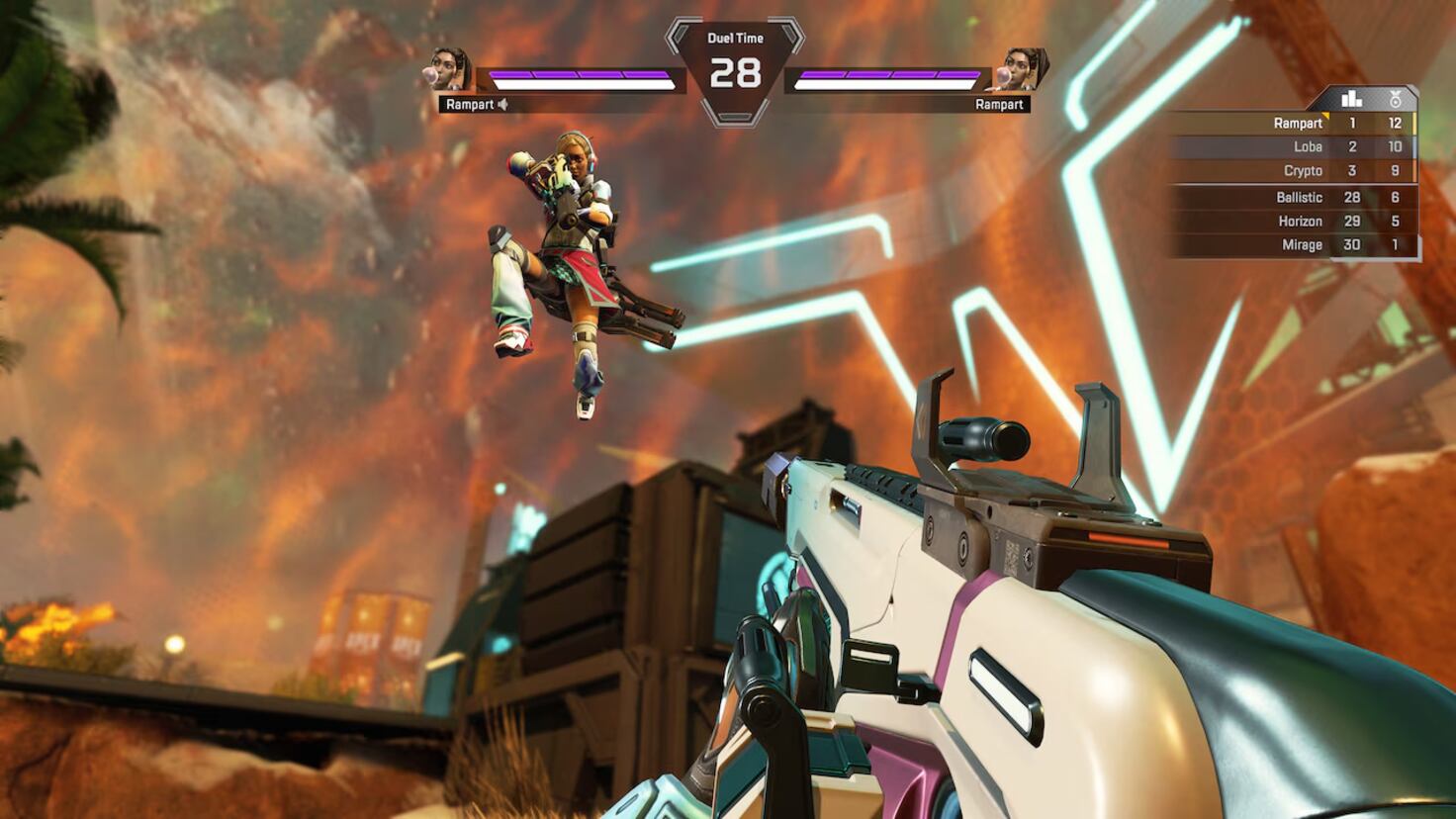The image size is (1456, 819).
Task: Expand the Rampart leaderboard entry
Action: point(1298,123)
